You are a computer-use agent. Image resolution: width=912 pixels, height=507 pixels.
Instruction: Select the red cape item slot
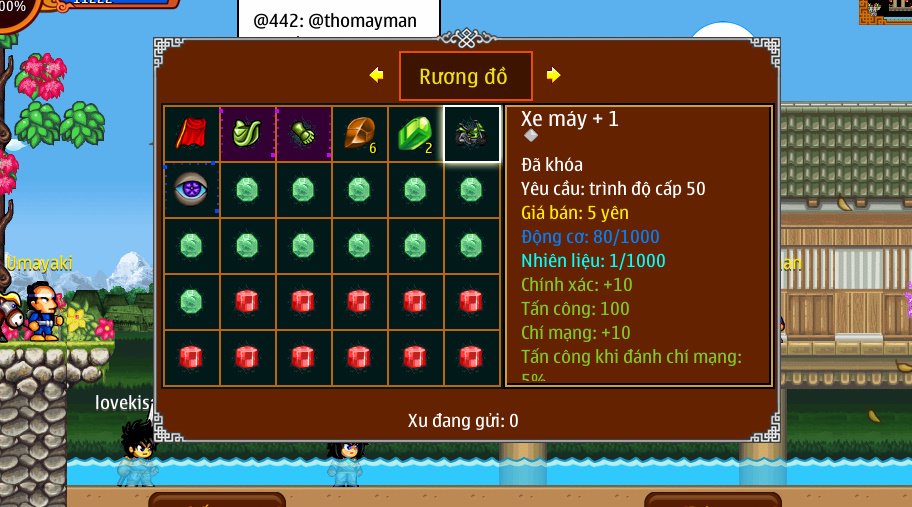point(191,134)
